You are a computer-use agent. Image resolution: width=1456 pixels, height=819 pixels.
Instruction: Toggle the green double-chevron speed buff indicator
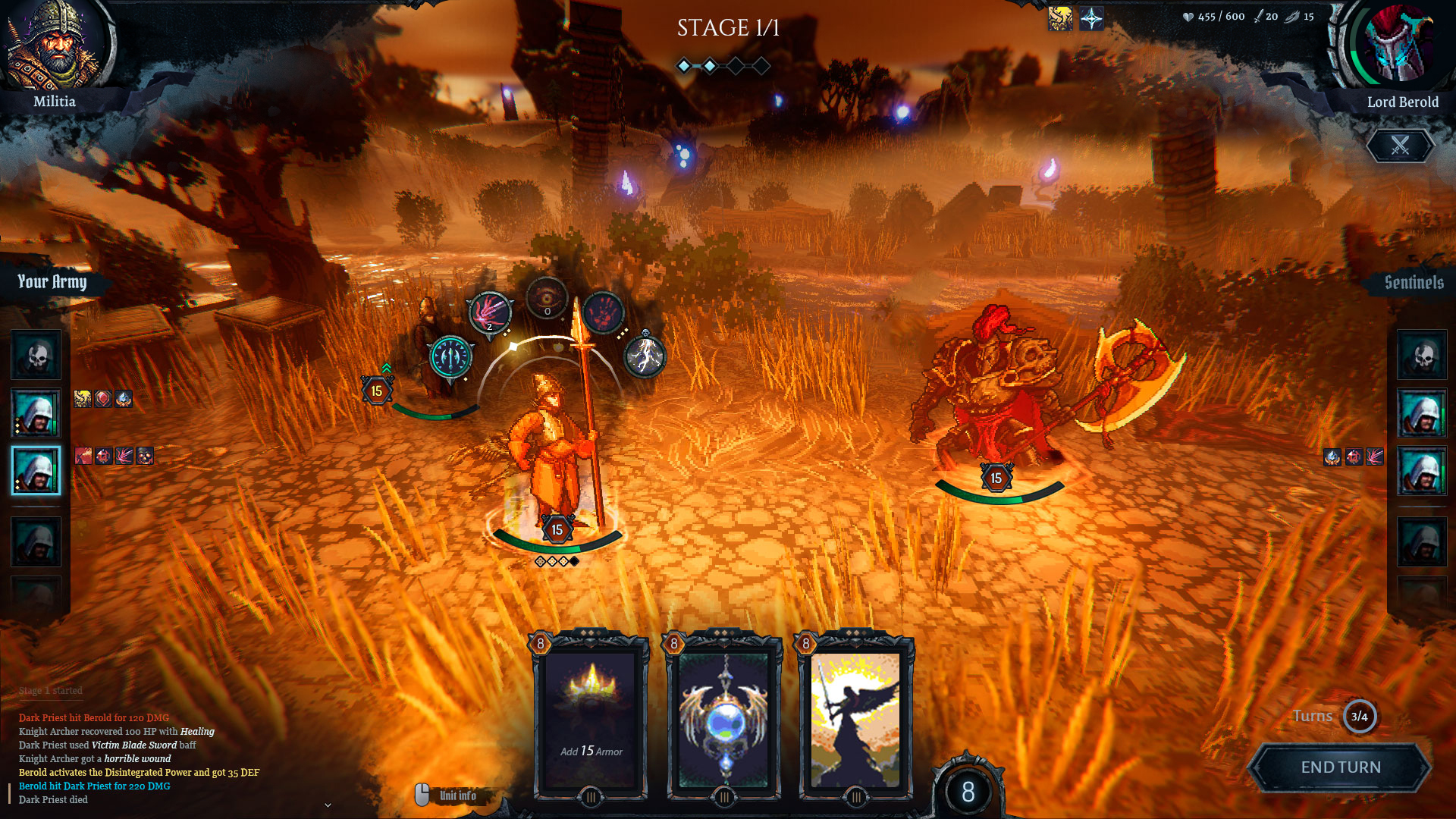[388, 368]
